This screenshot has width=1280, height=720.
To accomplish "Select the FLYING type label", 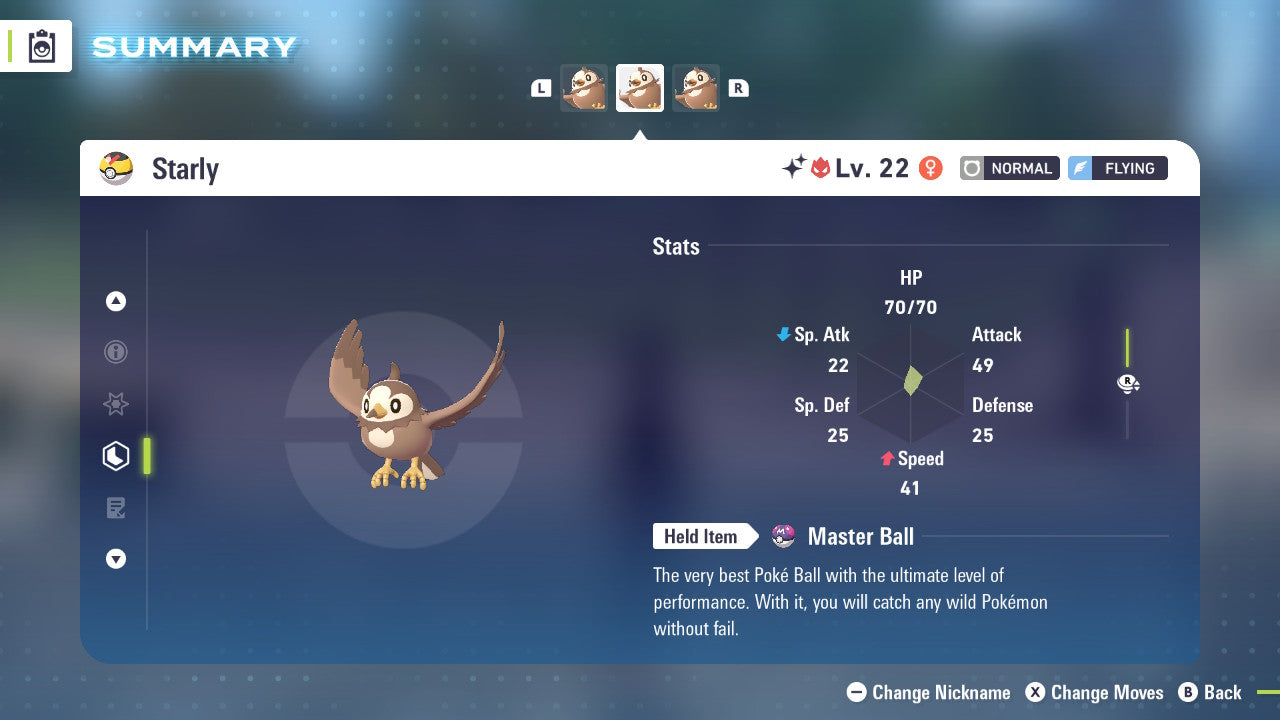I will [1117, 168].
